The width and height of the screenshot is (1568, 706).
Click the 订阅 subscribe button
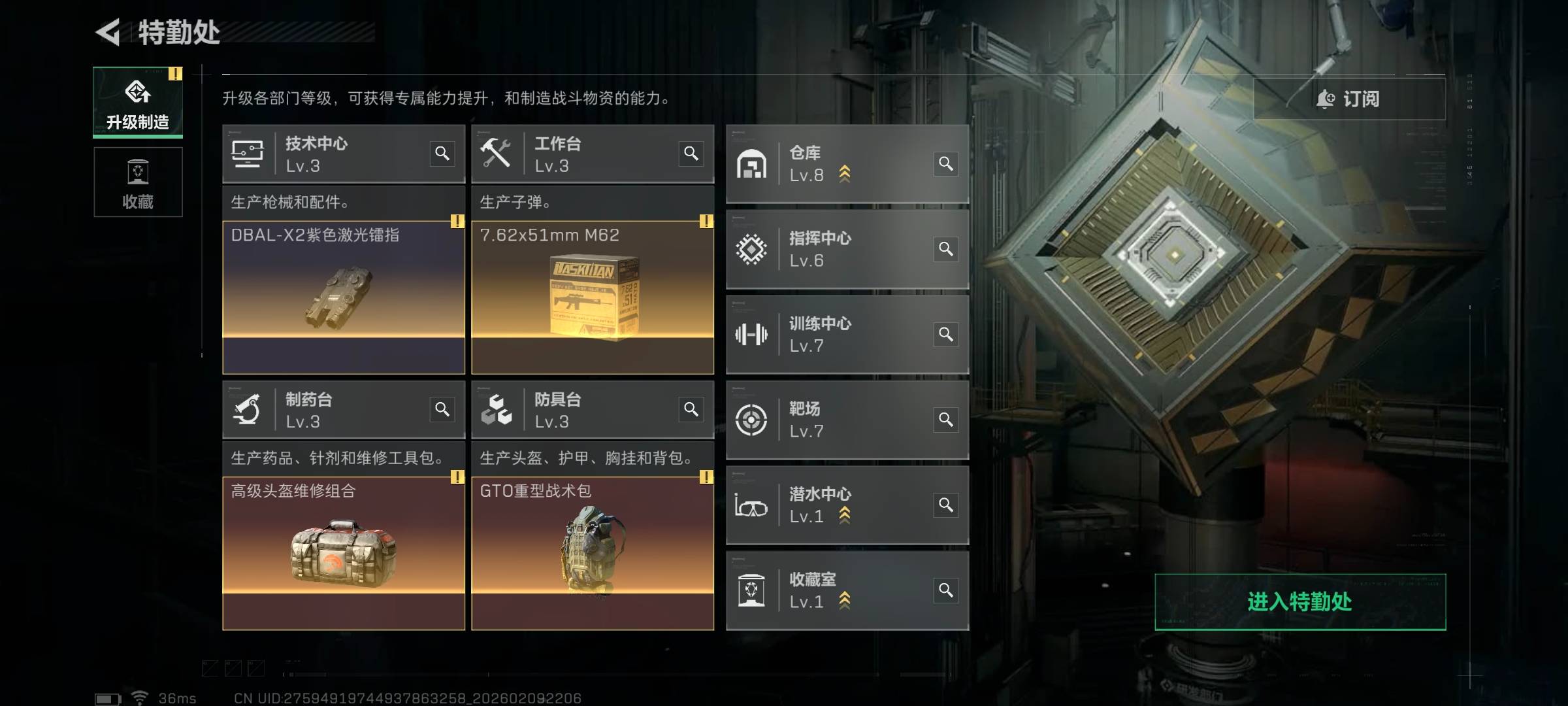click(1348, 99)
